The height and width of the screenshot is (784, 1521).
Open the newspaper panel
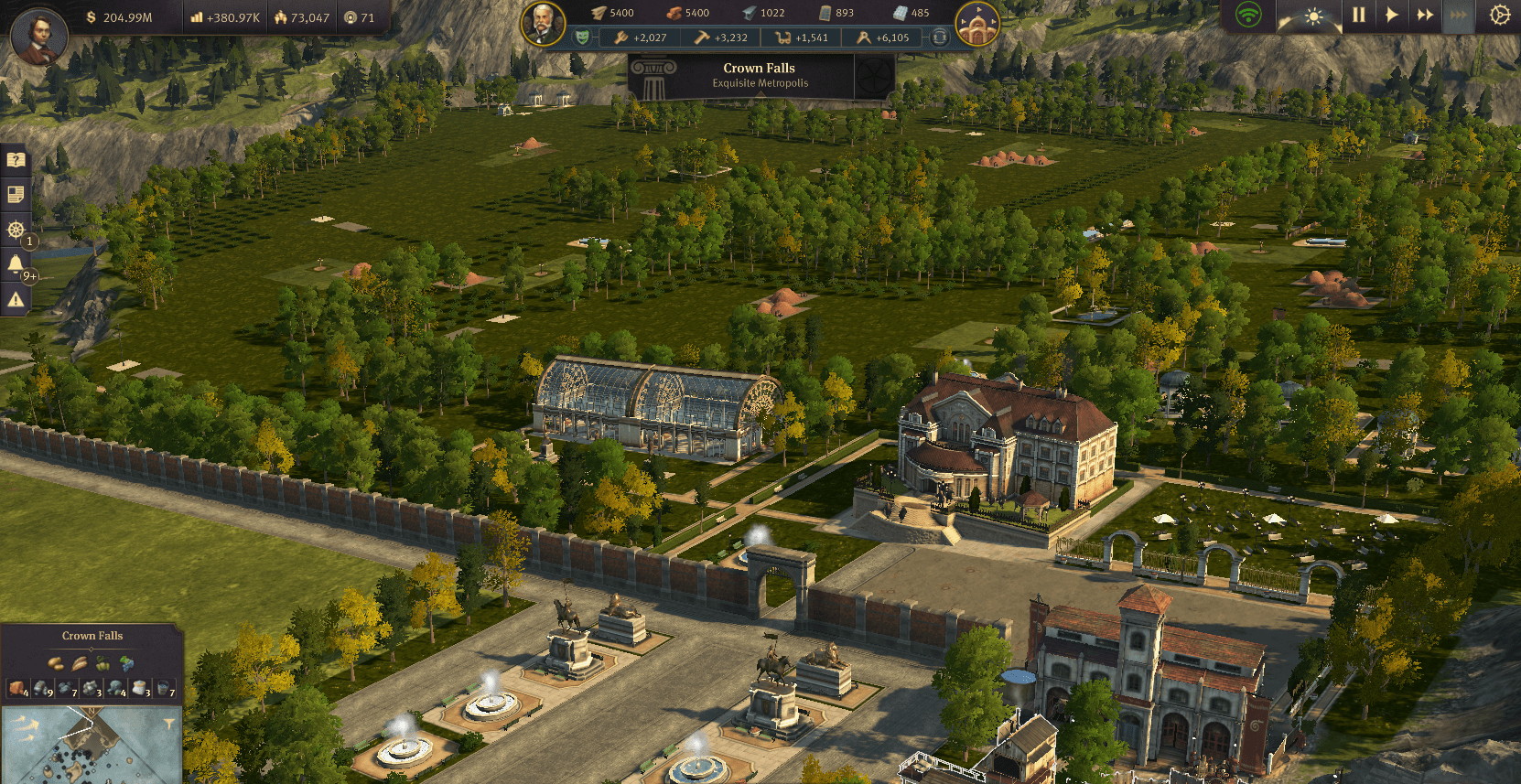[16, 194]
